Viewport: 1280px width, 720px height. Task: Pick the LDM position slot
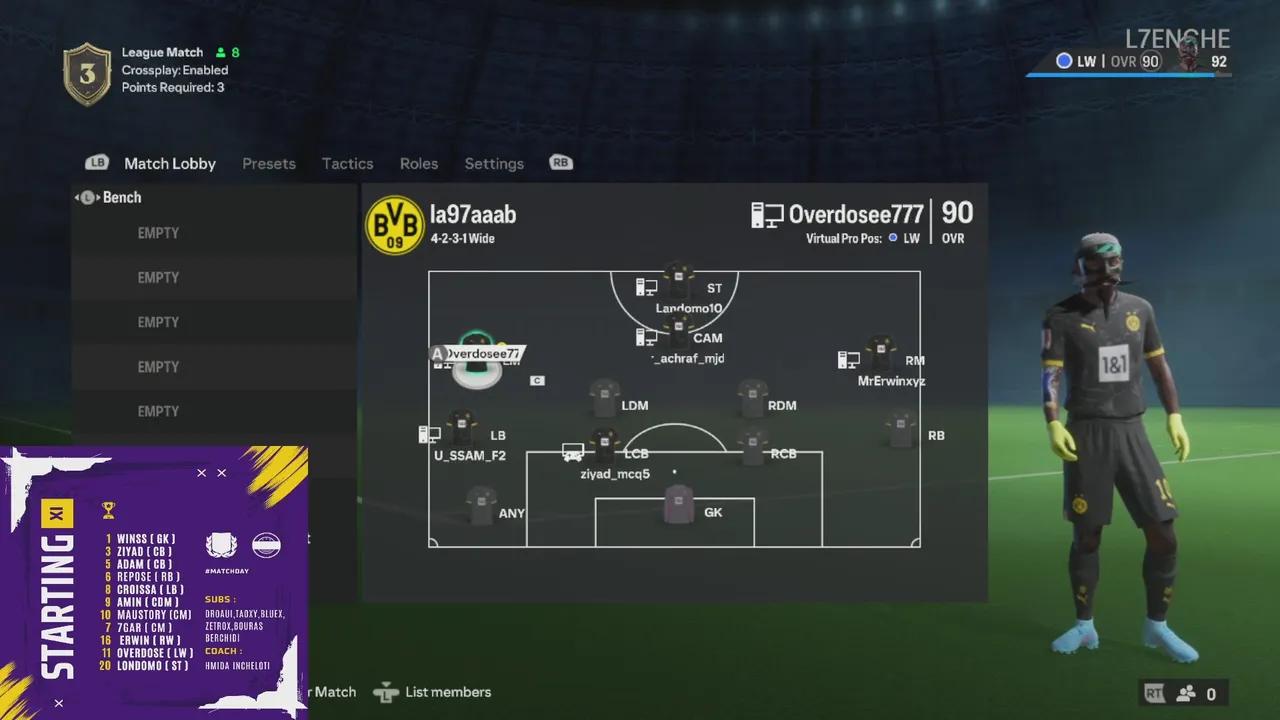point(605,398)
